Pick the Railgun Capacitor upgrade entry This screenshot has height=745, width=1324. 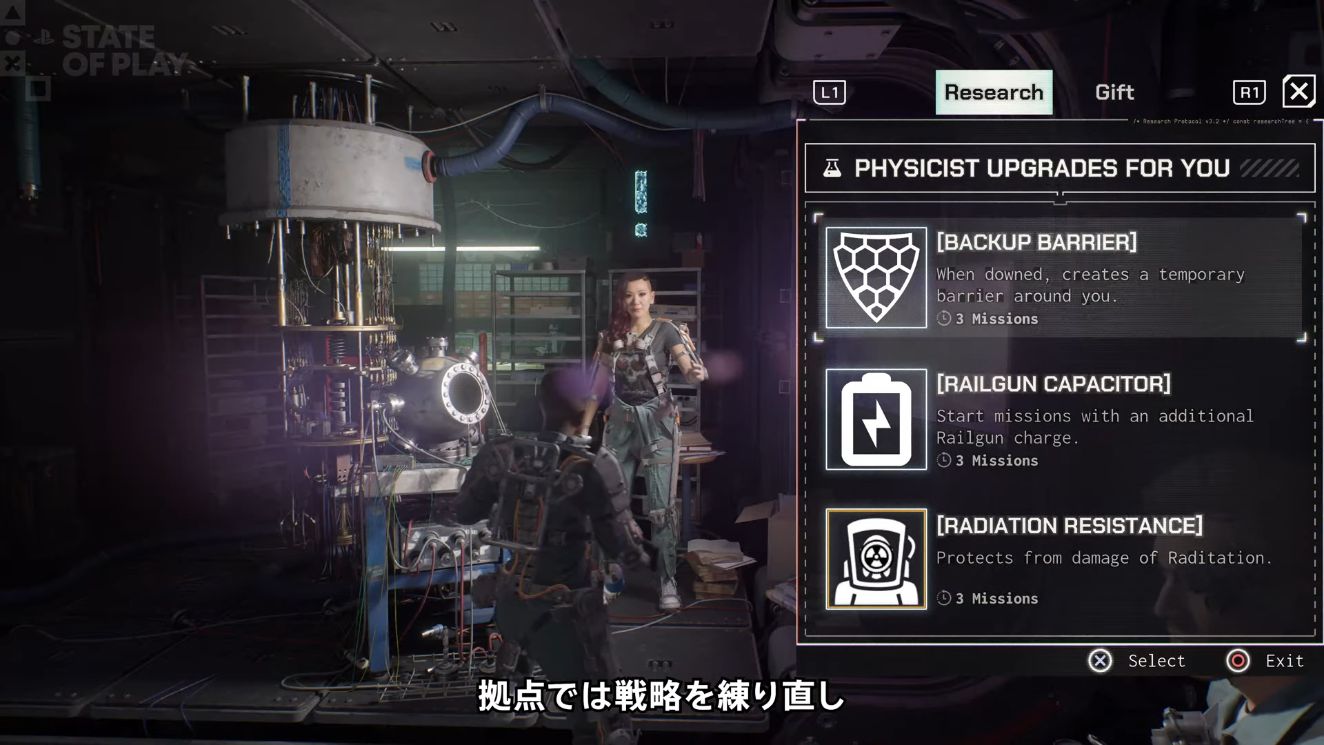coord(1060,419)
